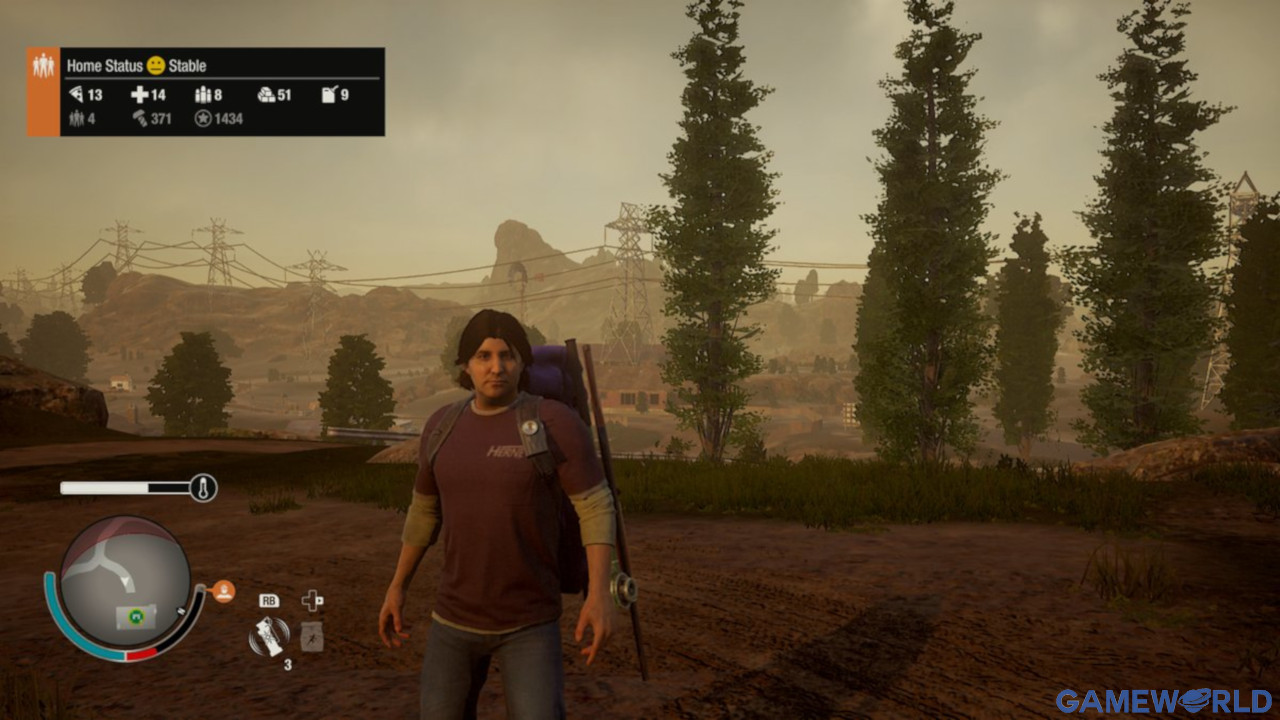Select the snack bag consumable slot
The height and width of the screenshot is (720, 1280).
(x=312, y=636)
